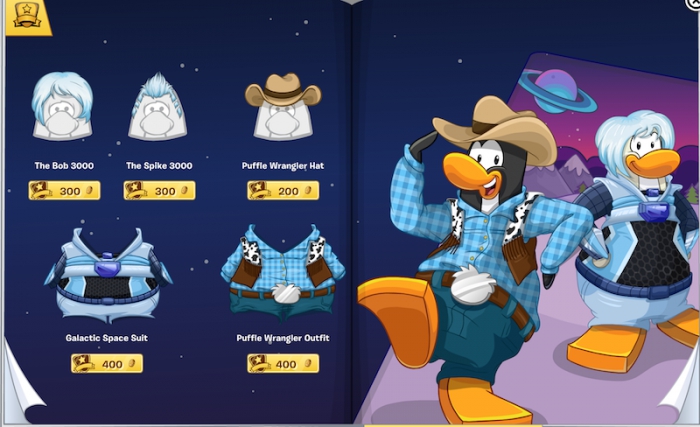Buy The Spike 3000 for 300 coins

159,190
